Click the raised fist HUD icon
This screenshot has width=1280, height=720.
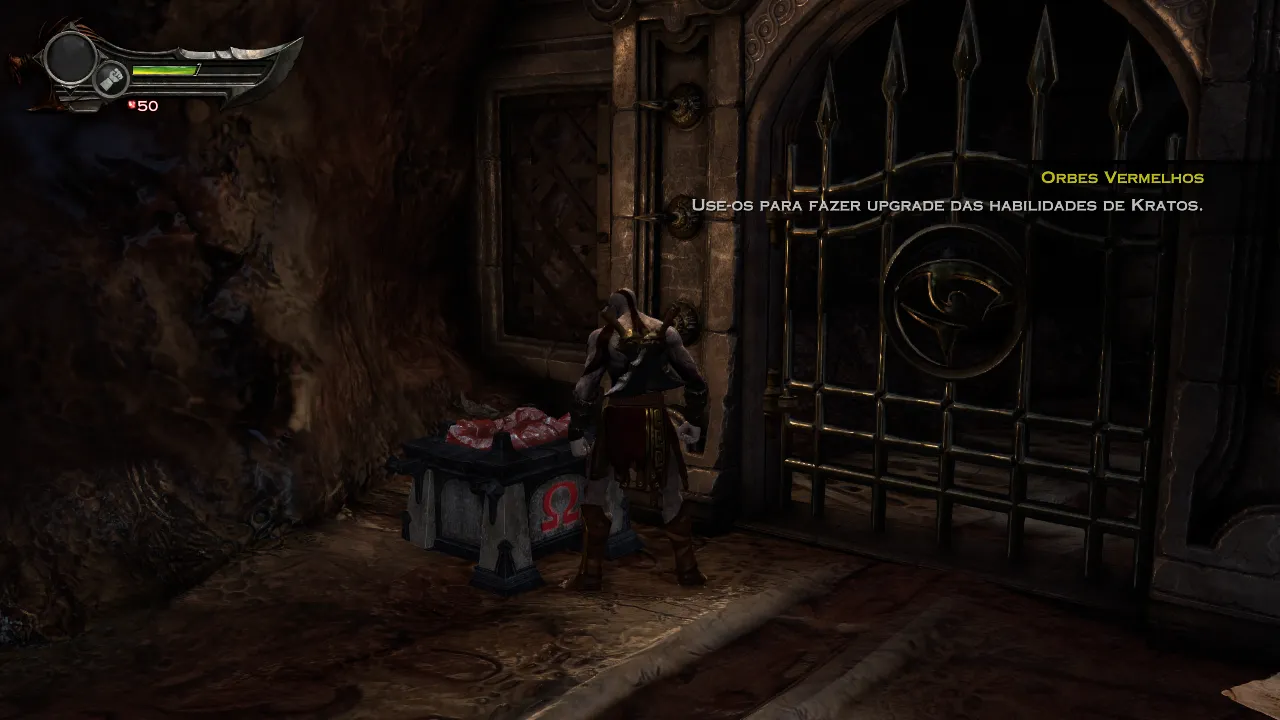pos(111,80)
